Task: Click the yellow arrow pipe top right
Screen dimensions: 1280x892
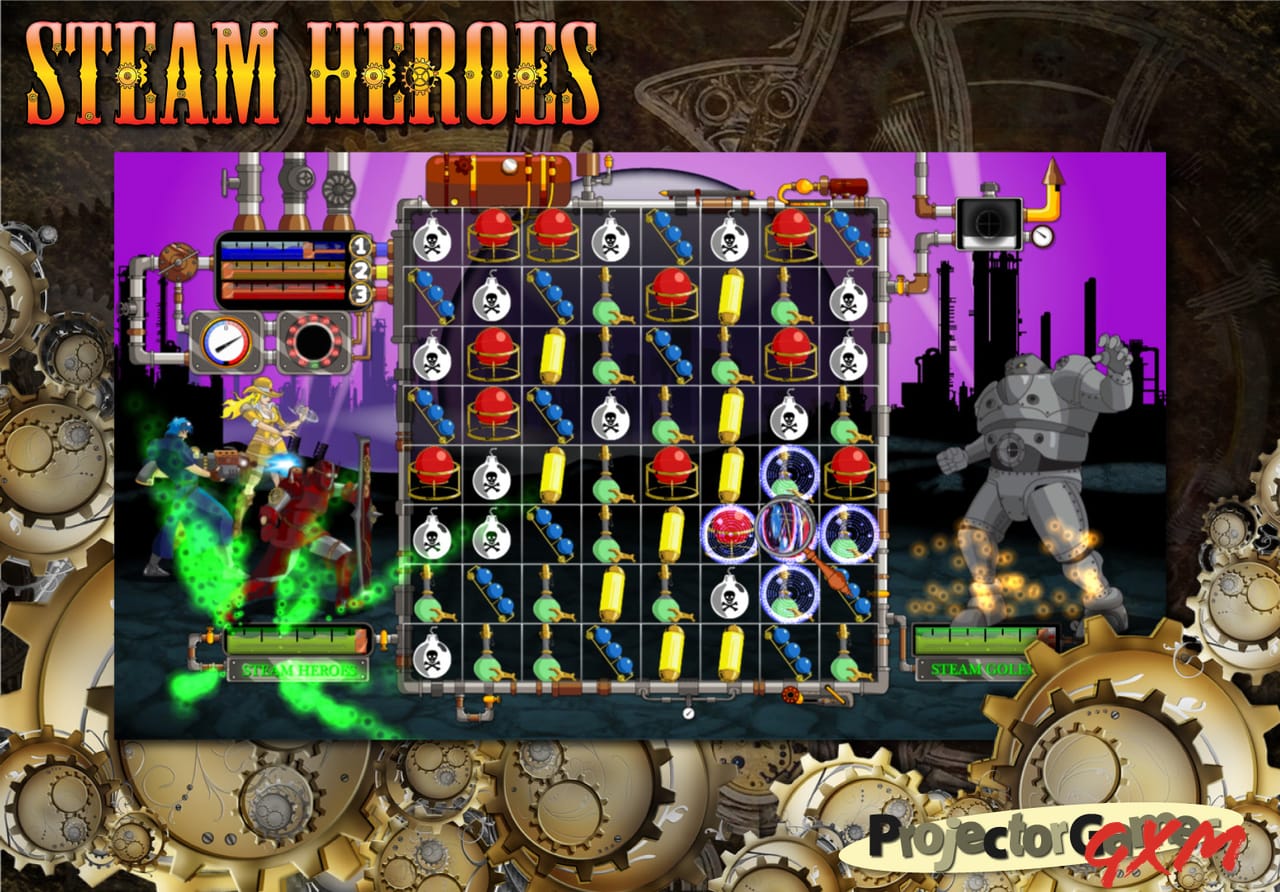Action: coord(1055,185)
